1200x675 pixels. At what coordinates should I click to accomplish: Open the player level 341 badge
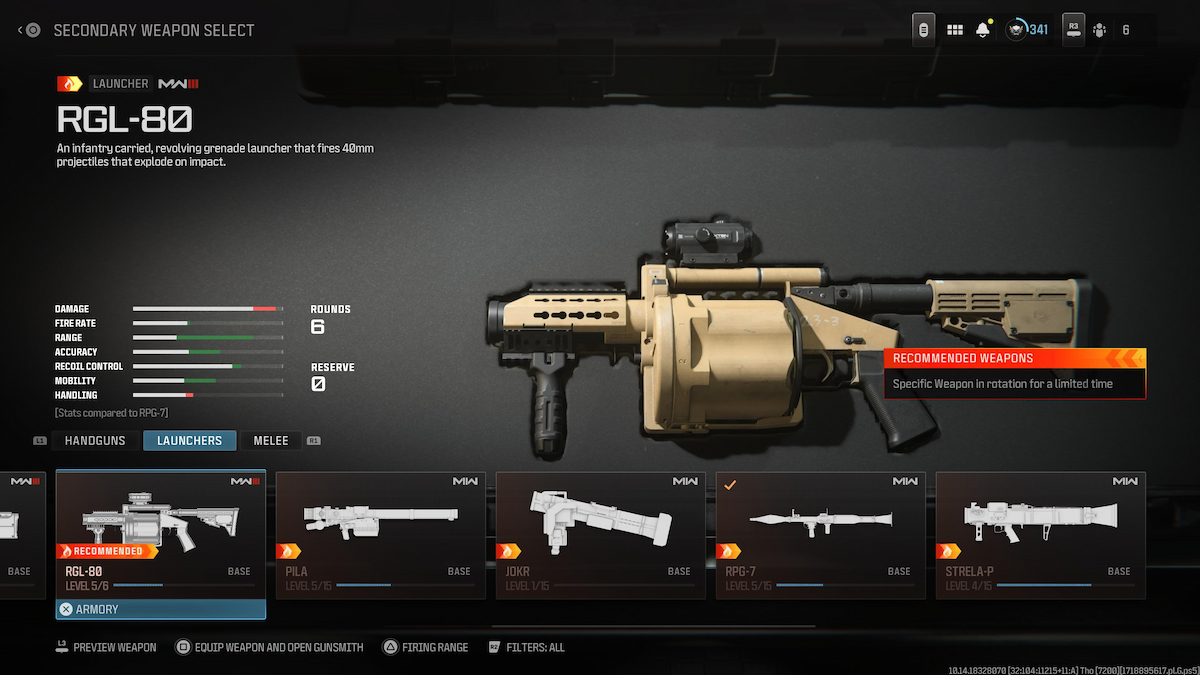(1027, 30)
